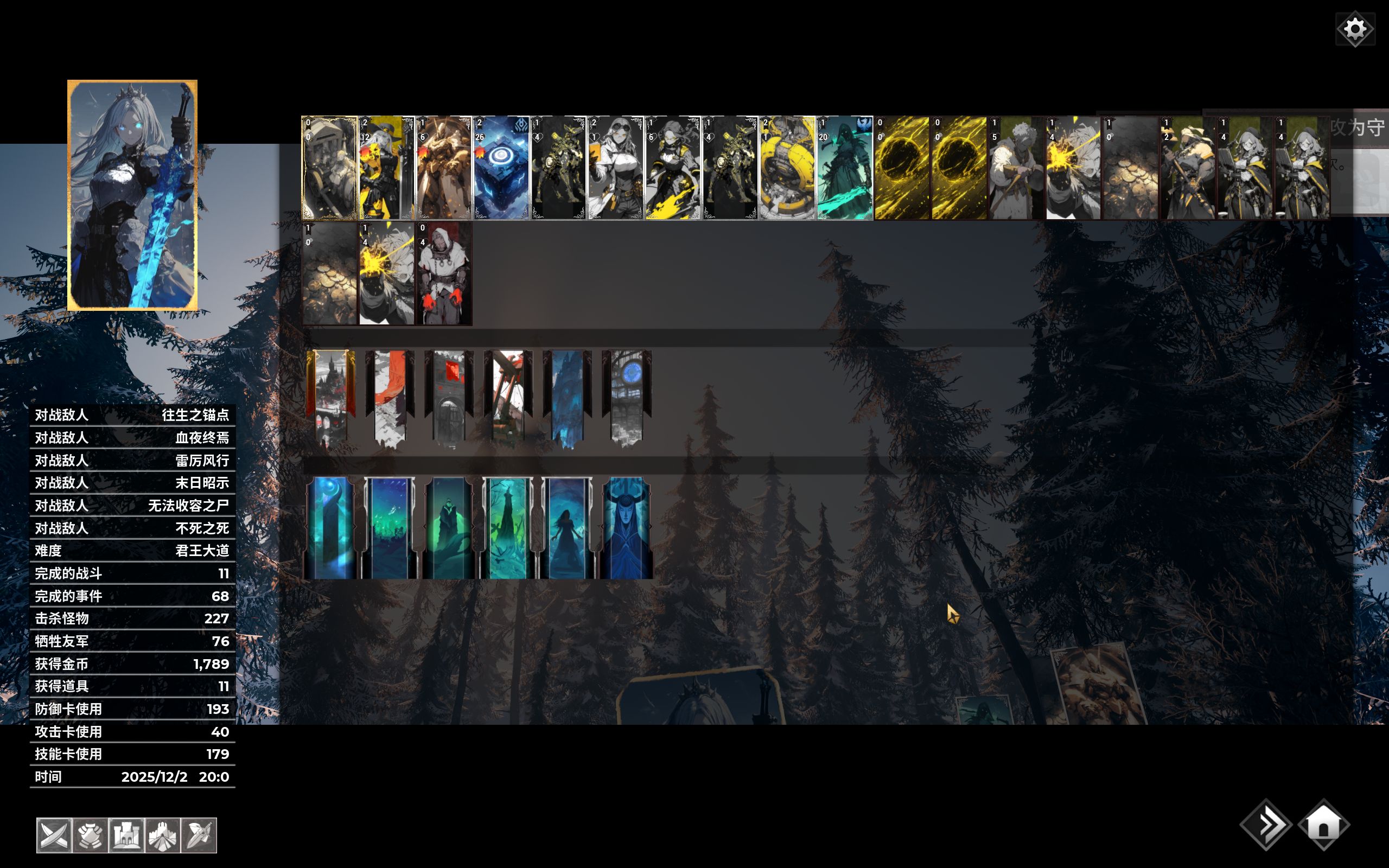Select the crossed swords icon

54,835
